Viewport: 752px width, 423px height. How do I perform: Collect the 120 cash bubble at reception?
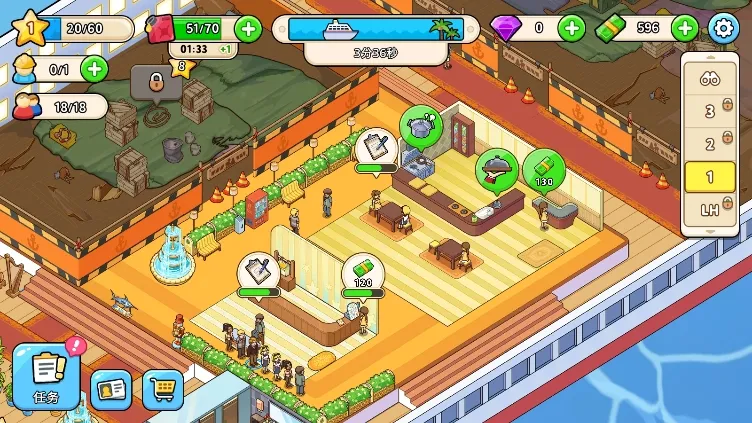click(361, 273)
